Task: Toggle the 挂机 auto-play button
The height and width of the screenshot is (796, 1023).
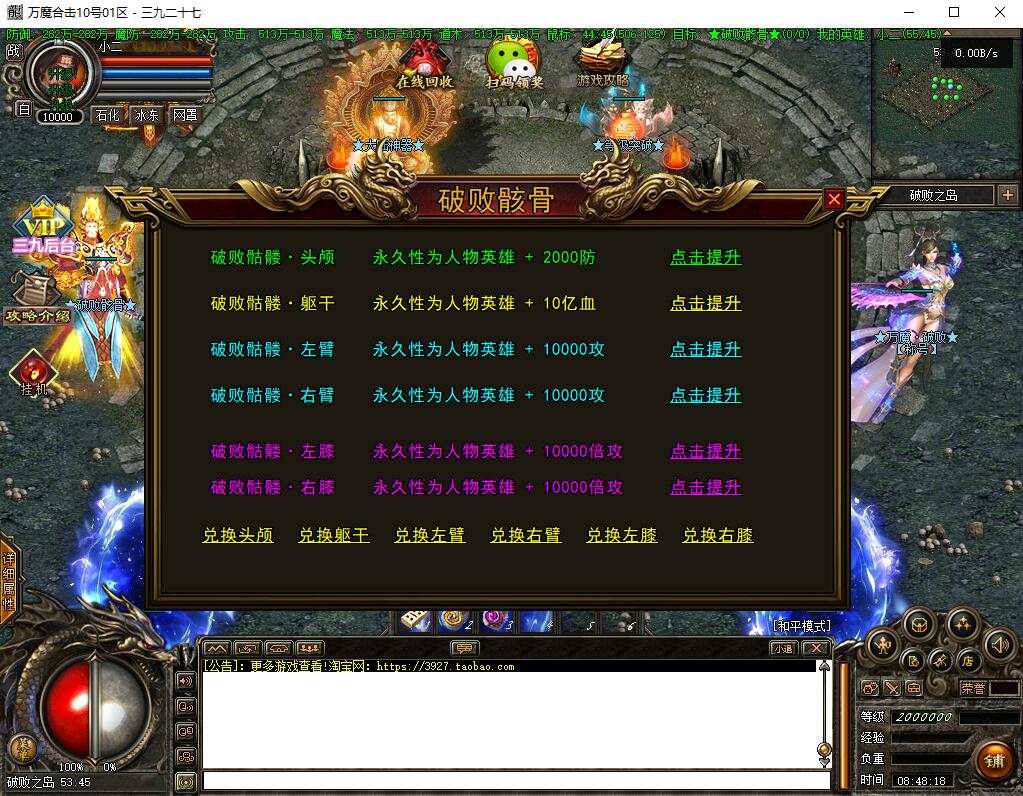Action: click(x=33, y=374)
